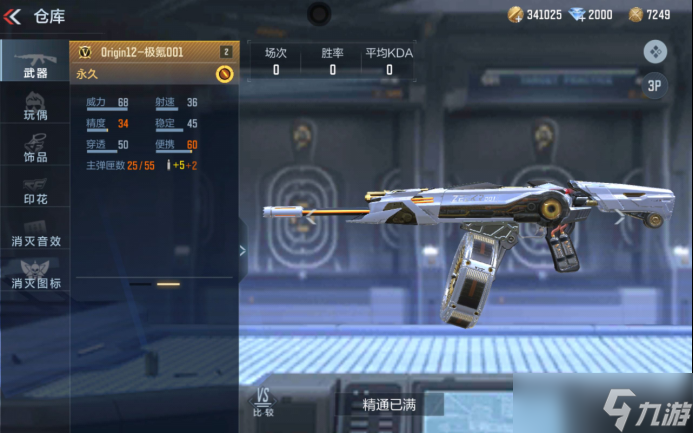693x433 pixels.
Task: Switch to the 武器 weapons tab
Action: click(35, 62)
